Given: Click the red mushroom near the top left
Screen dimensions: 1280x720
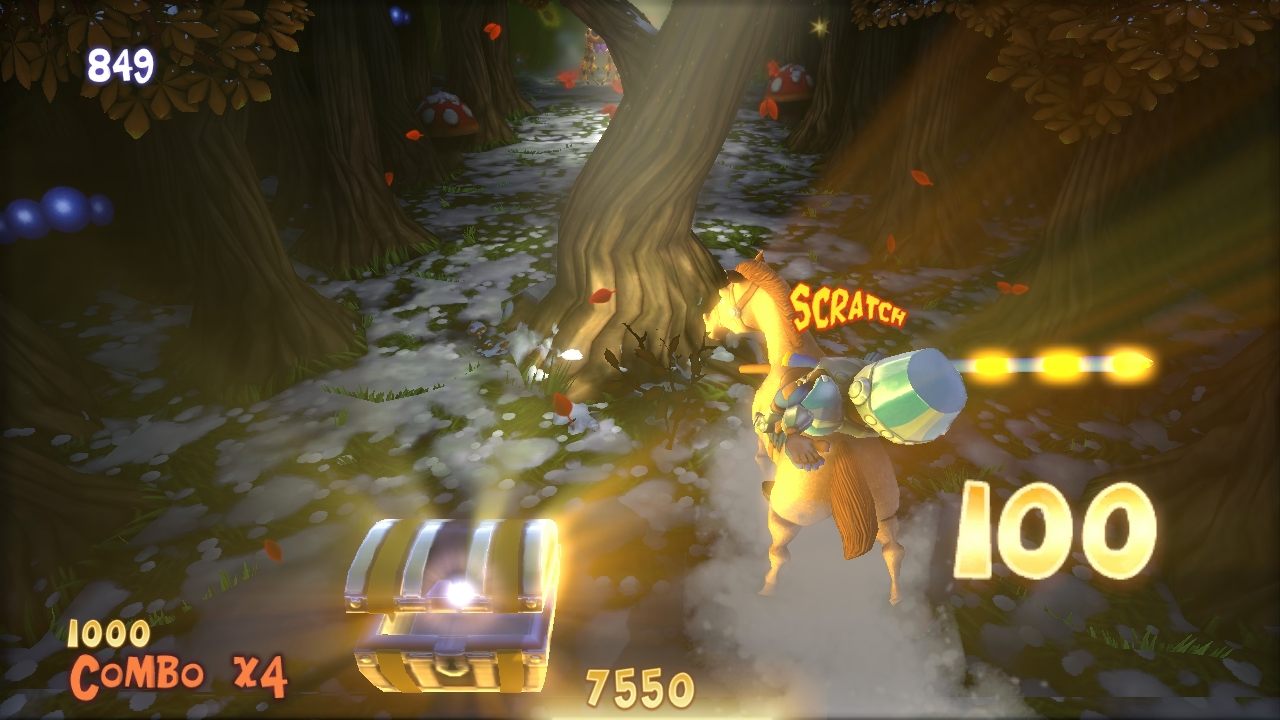Looking at the screenshot, I should click(445, 115).
